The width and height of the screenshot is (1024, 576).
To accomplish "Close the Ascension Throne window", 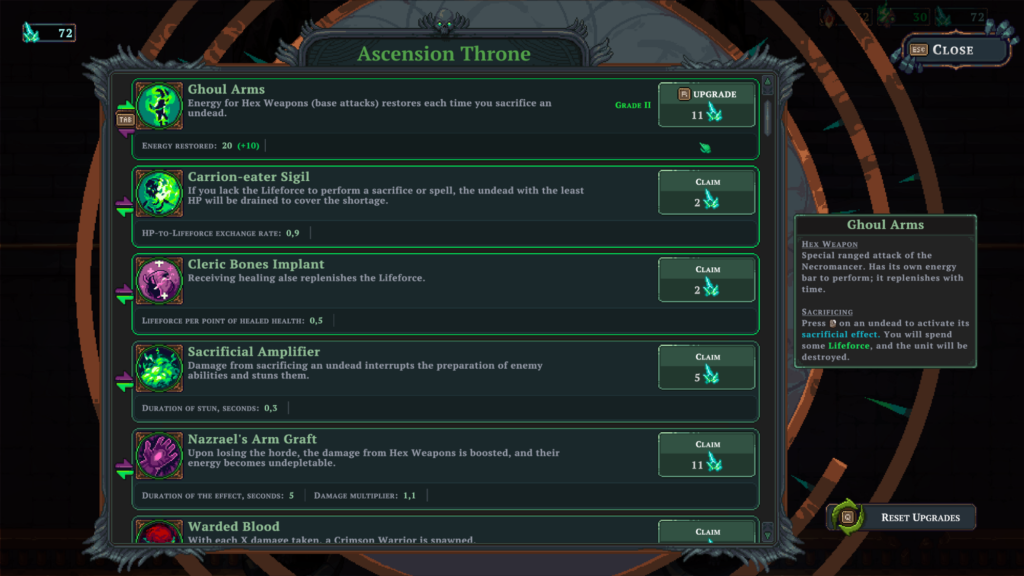I will coord(943,50).
